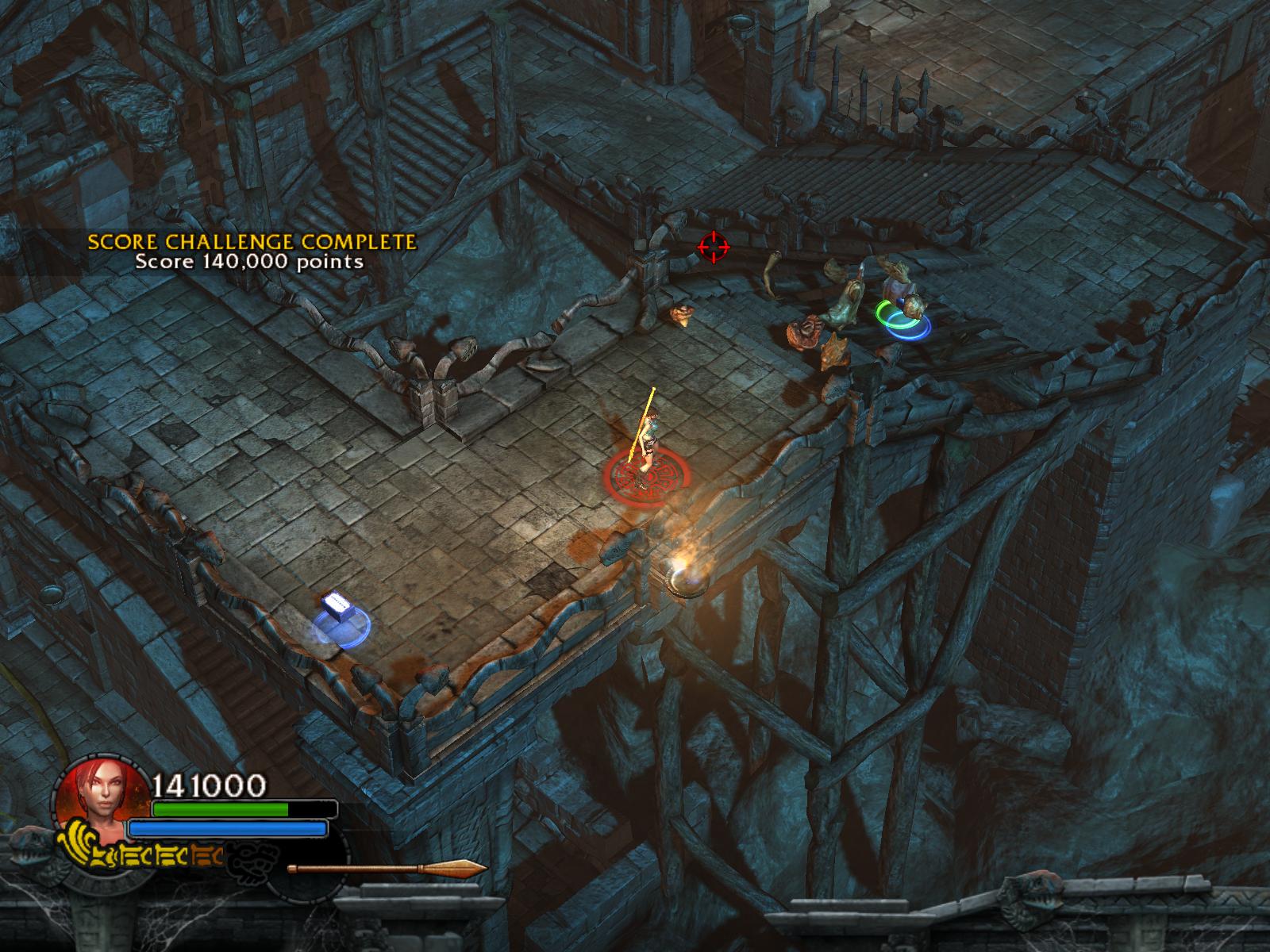
Task: Select the spear weapon icon
Action: pyautogui.click(x=387, y=869)
